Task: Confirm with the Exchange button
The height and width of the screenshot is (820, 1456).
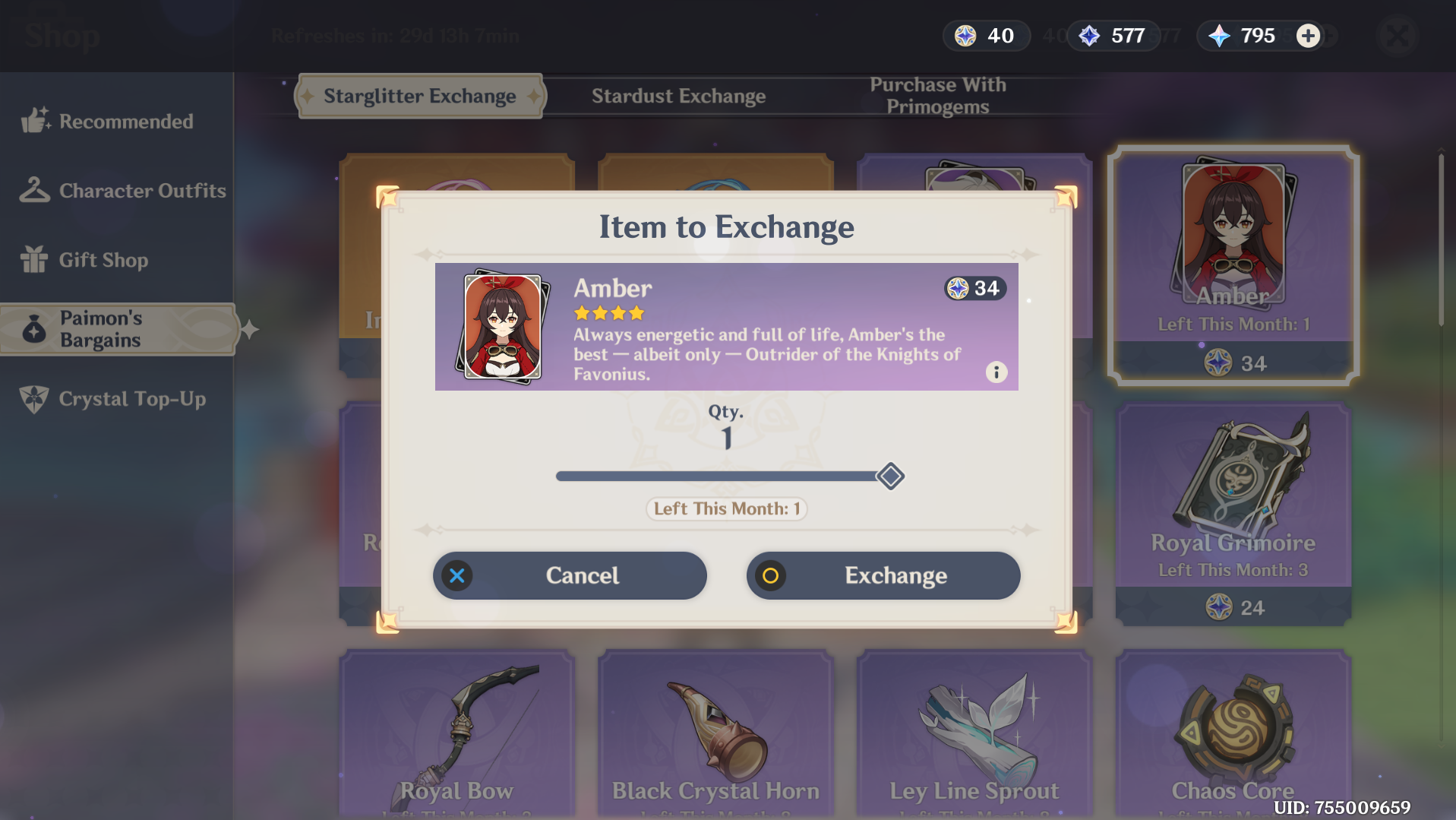Action: 883,575
